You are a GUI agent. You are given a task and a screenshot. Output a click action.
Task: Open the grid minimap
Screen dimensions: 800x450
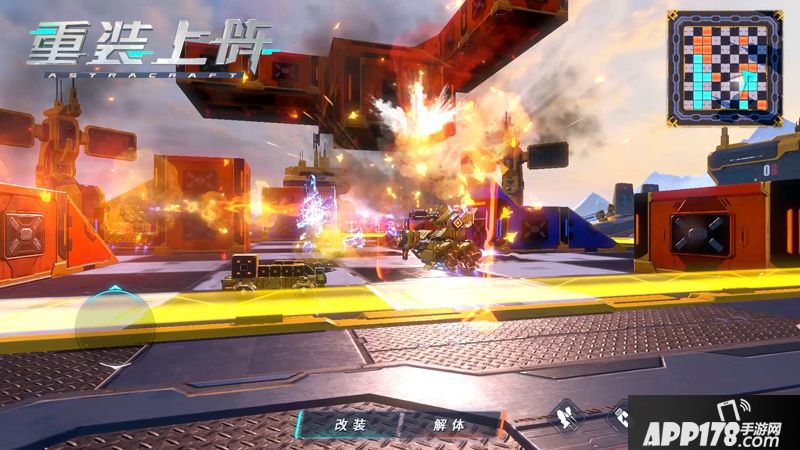[726, 68]
